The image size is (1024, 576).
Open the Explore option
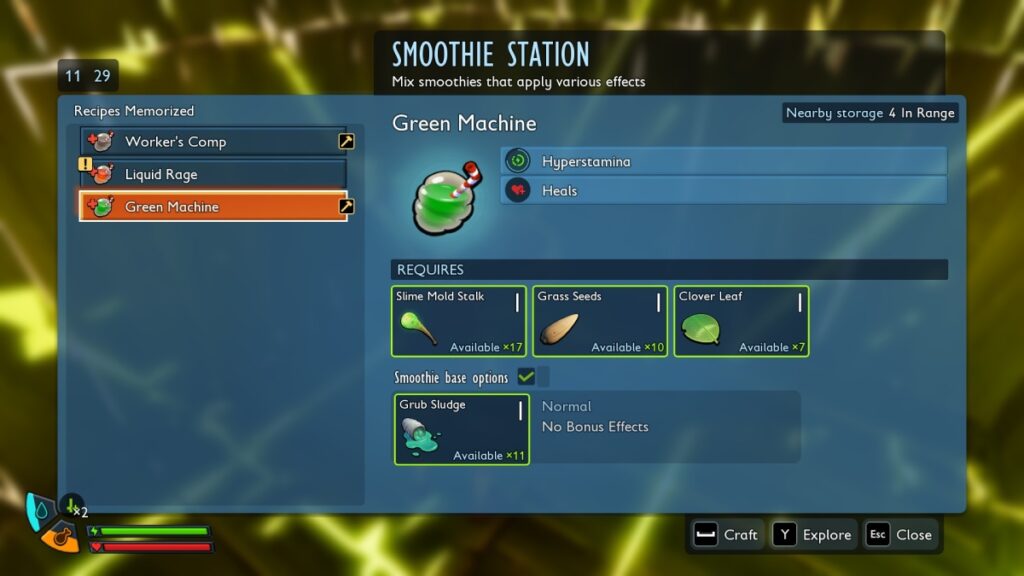pyautogui.click(x=814, y=535)
